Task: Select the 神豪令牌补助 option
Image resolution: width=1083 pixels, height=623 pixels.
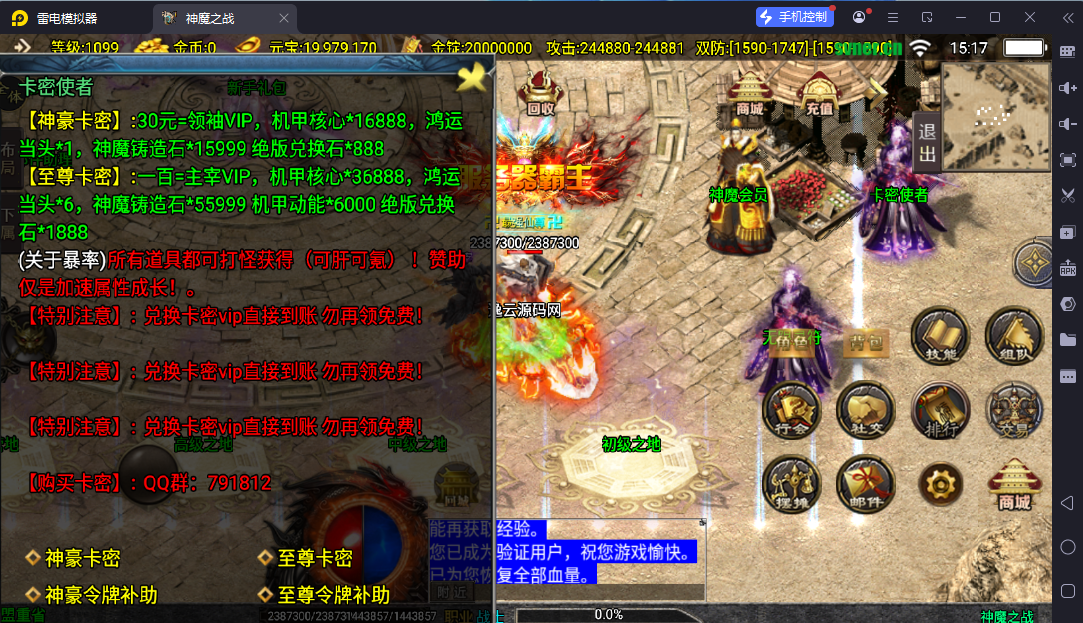Action: coord(100,595)
